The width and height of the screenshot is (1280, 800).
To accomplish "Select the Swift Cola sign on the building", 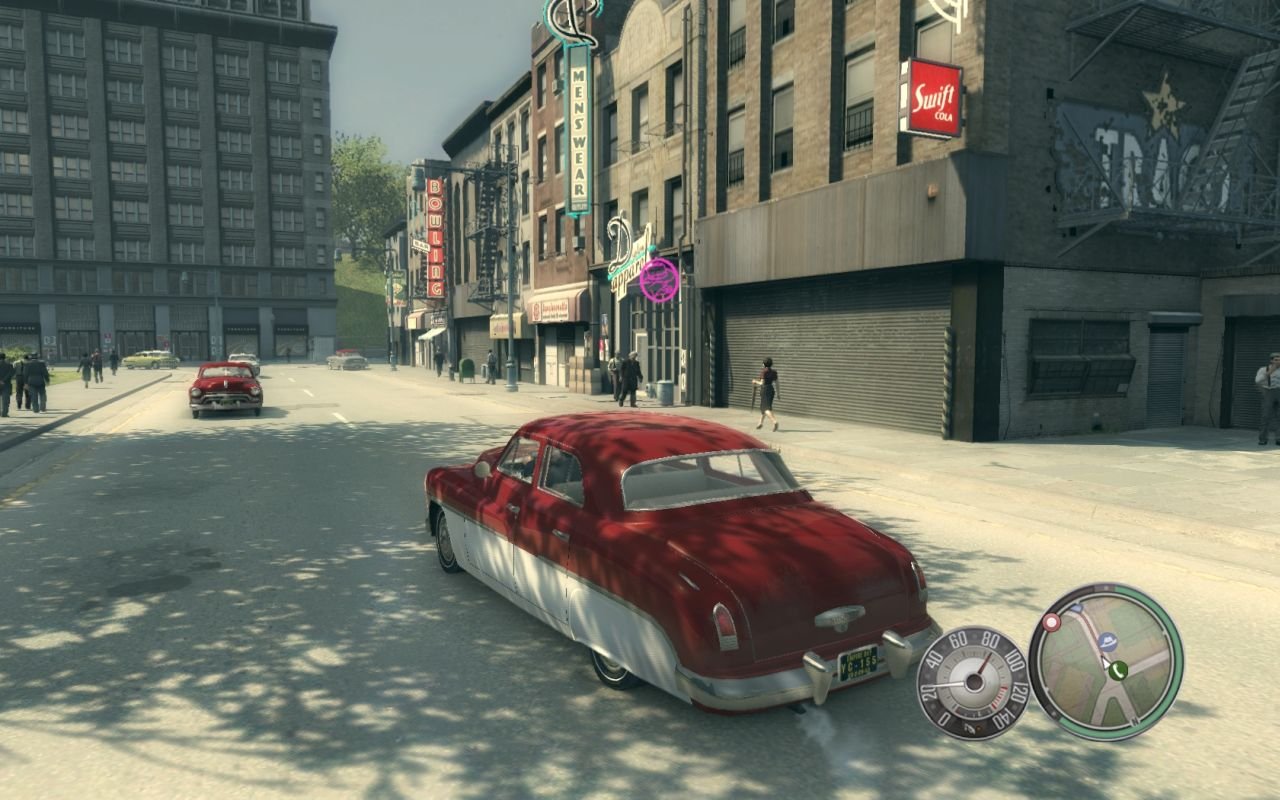I will (932, 96).
